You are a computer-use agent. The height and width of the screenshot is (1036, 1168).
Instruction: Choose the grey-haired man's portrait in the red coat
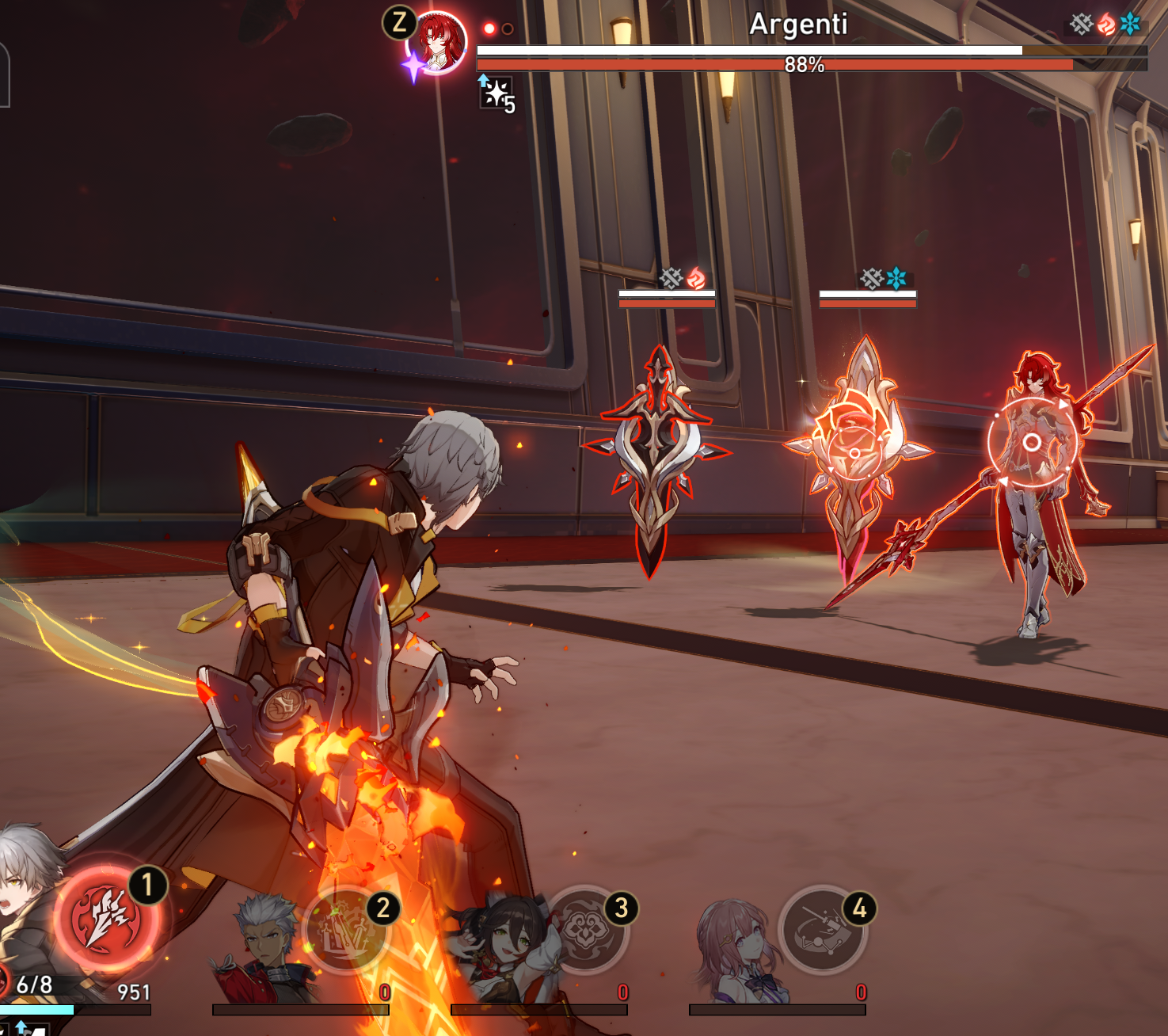click(x=265, y=946)
